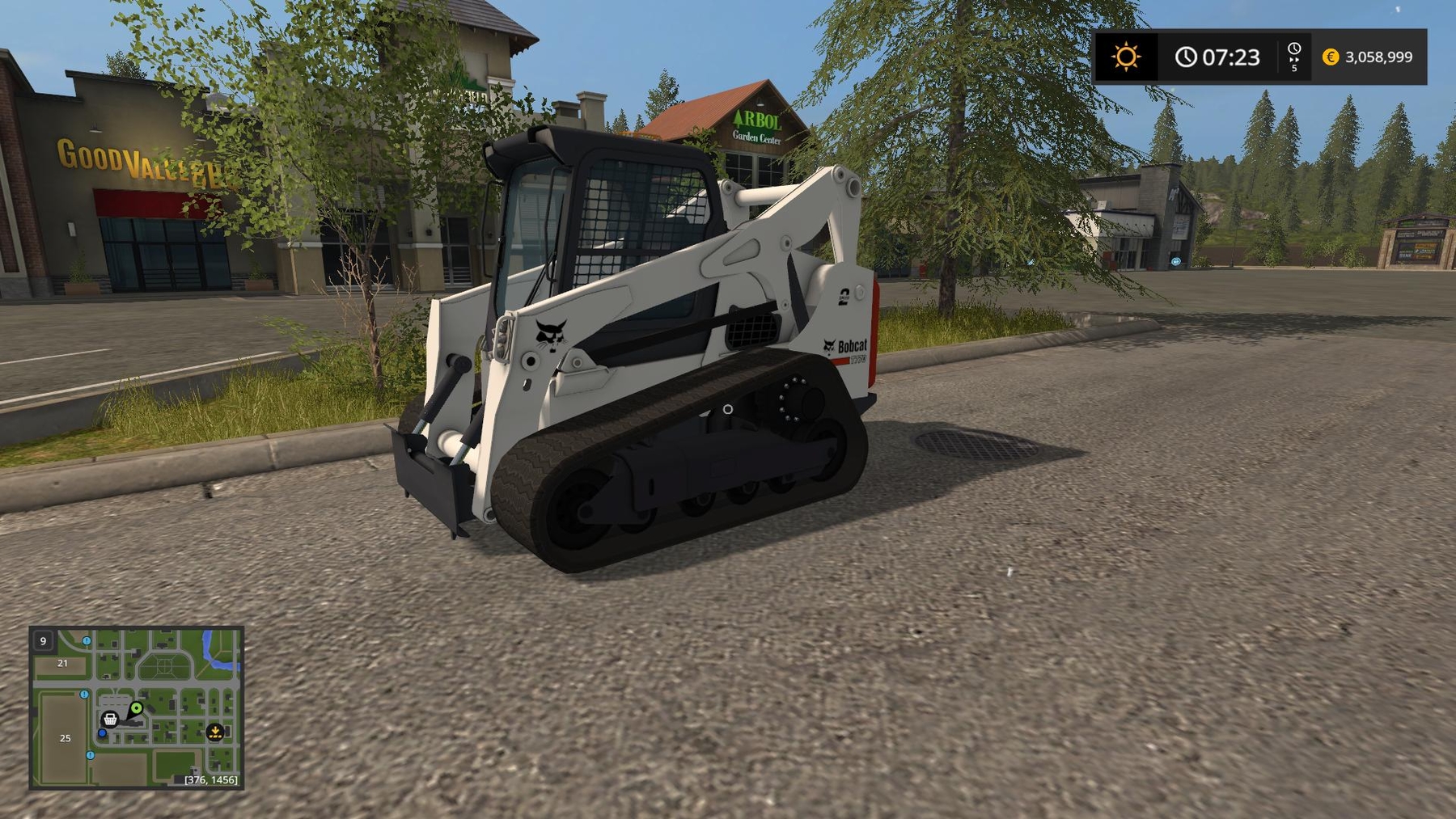Toggle the blue exclamation marker near field 25

click(90, 755)
